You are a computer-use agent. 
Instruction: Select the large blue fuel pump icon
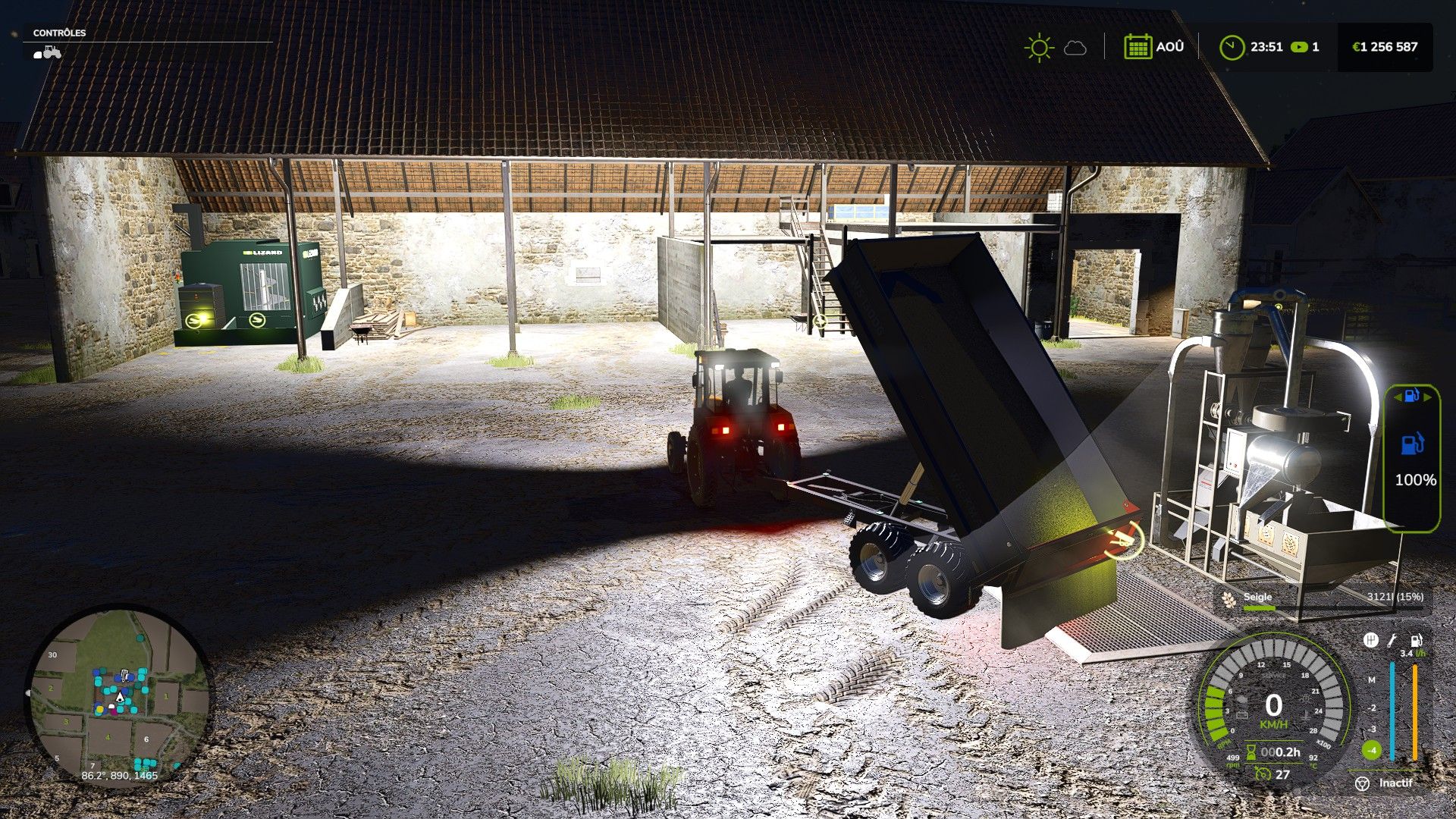[x=1411, y=444]
